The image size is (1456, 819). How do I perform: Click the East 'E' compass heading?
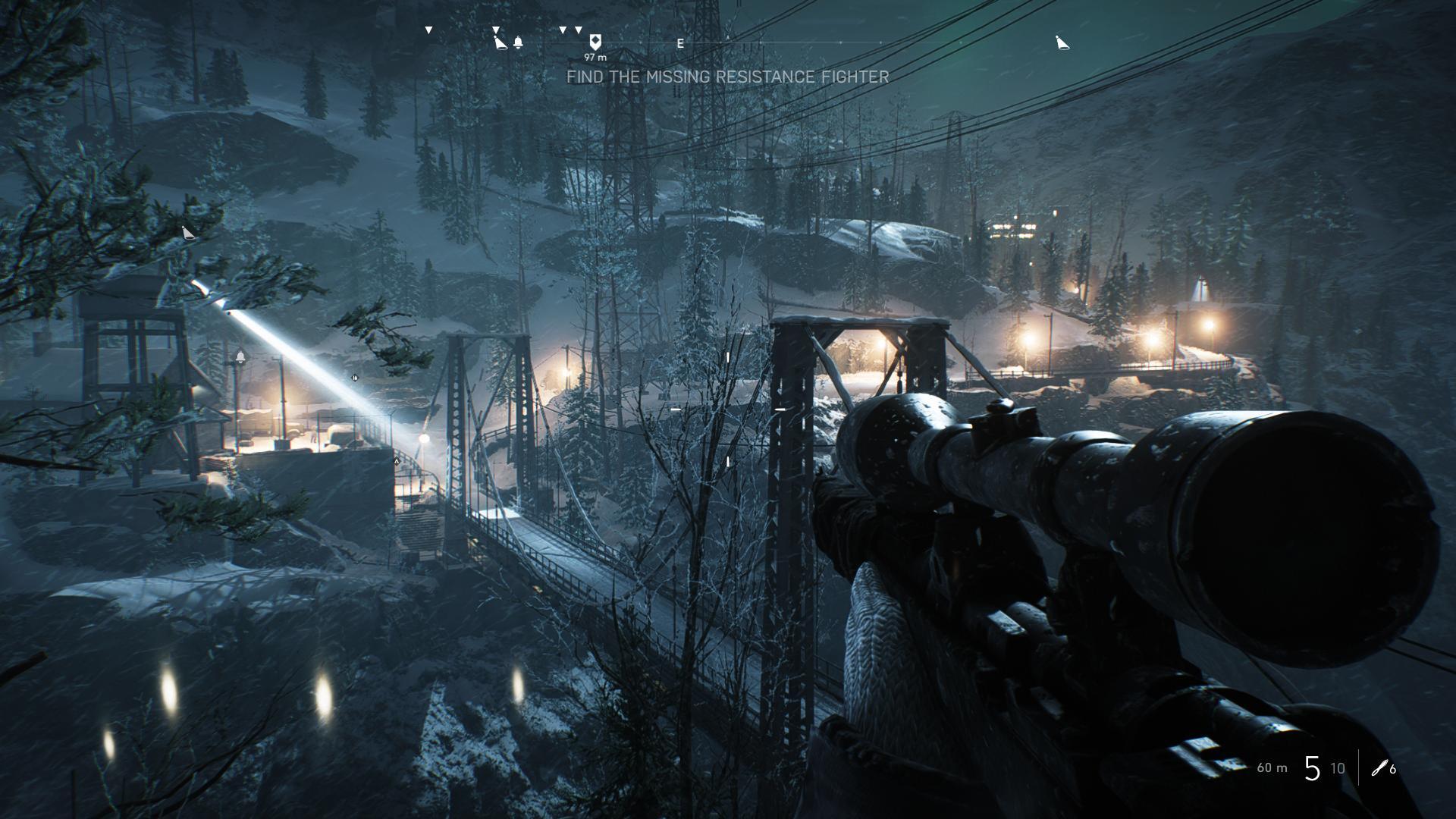(x=680, y=44)
